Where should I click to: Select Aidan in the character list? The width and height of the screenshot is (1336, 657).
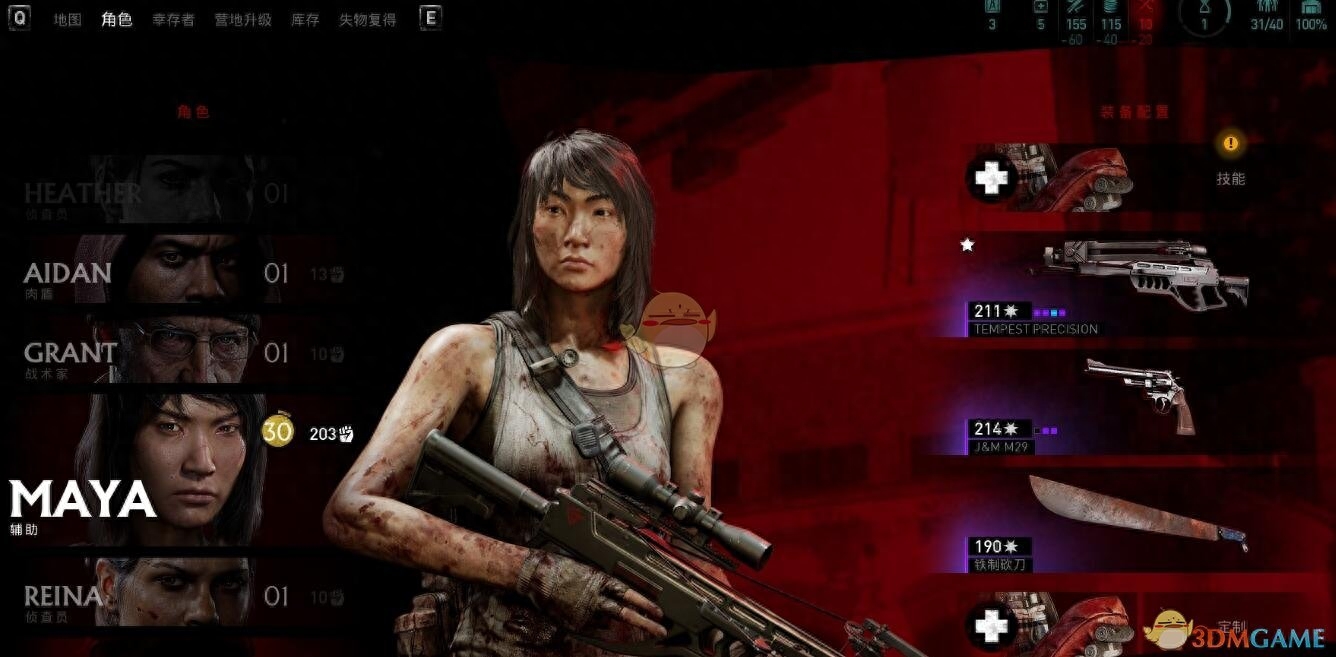pos(150,272)
